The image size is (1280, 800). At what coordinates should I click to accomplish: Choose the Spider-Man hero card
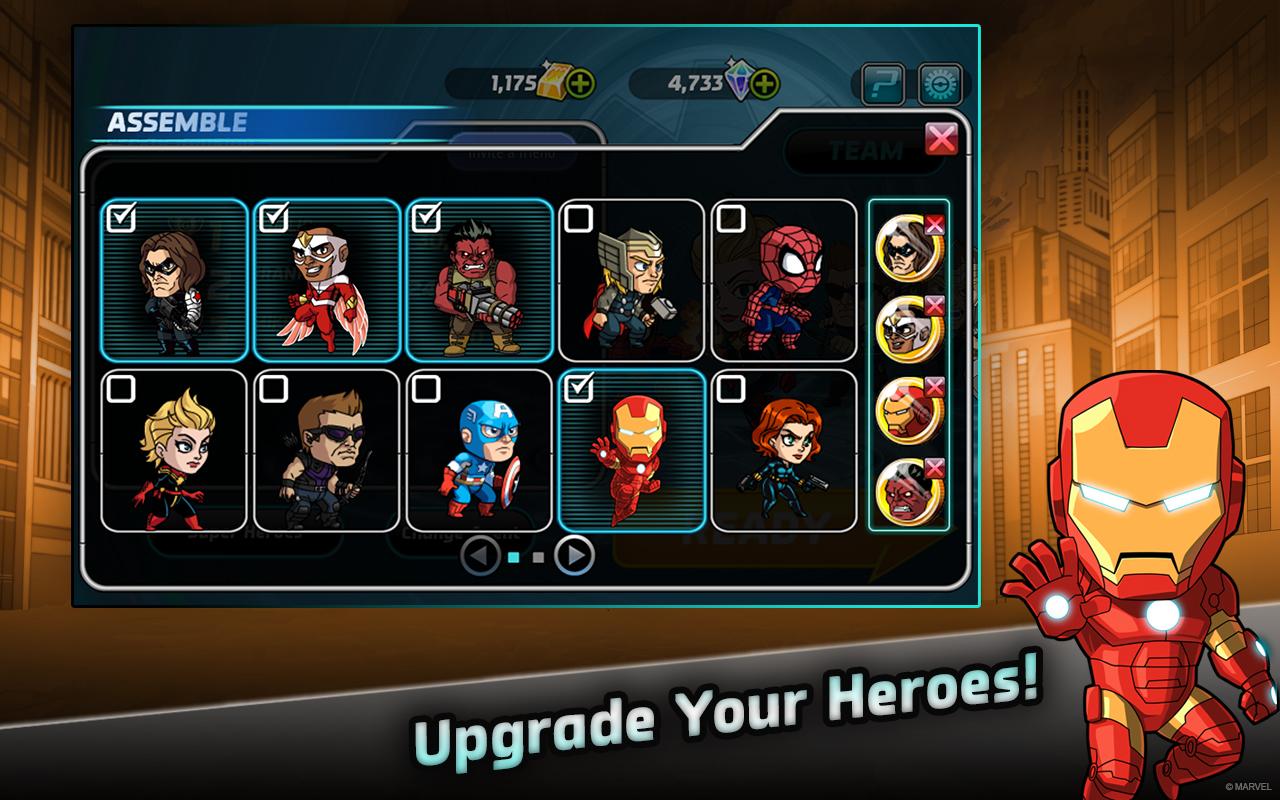[784, 280]
